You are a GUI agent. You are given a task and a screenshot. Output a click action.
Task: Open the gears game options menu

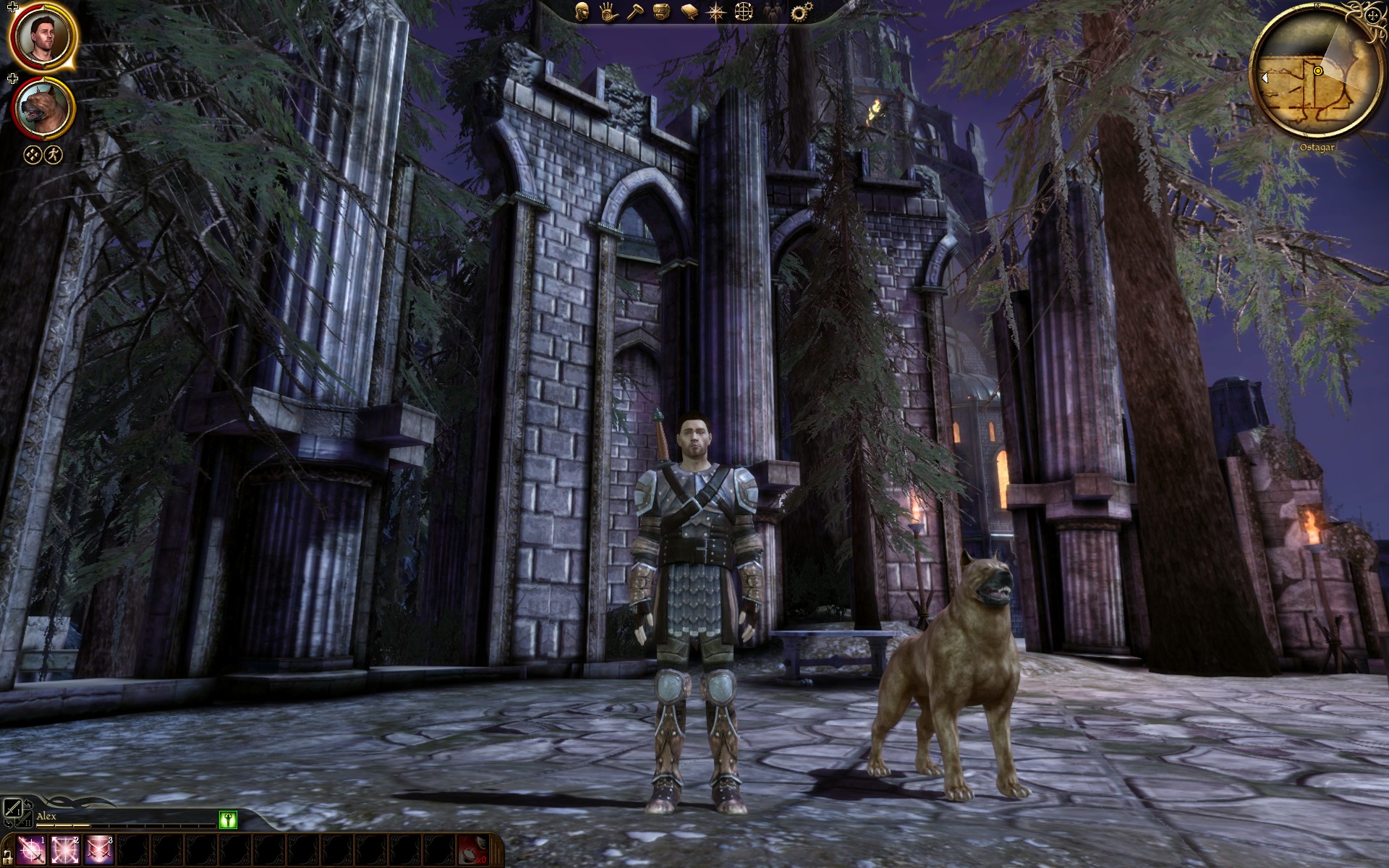coord(800,12)
